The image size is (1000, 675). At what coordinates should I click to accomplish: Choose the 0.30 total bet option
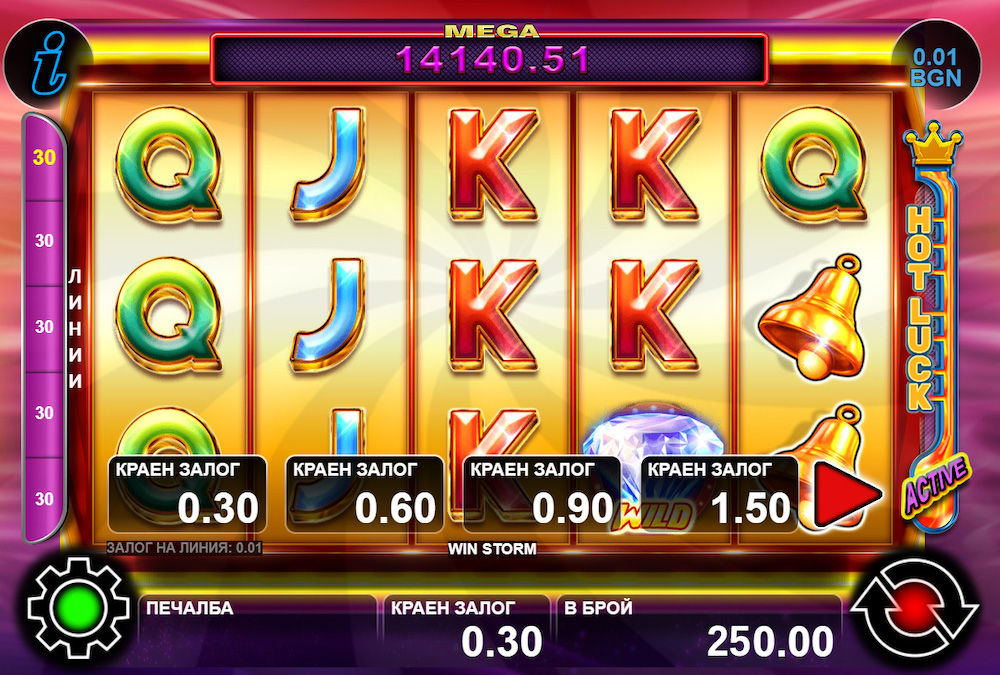point(187,494)
